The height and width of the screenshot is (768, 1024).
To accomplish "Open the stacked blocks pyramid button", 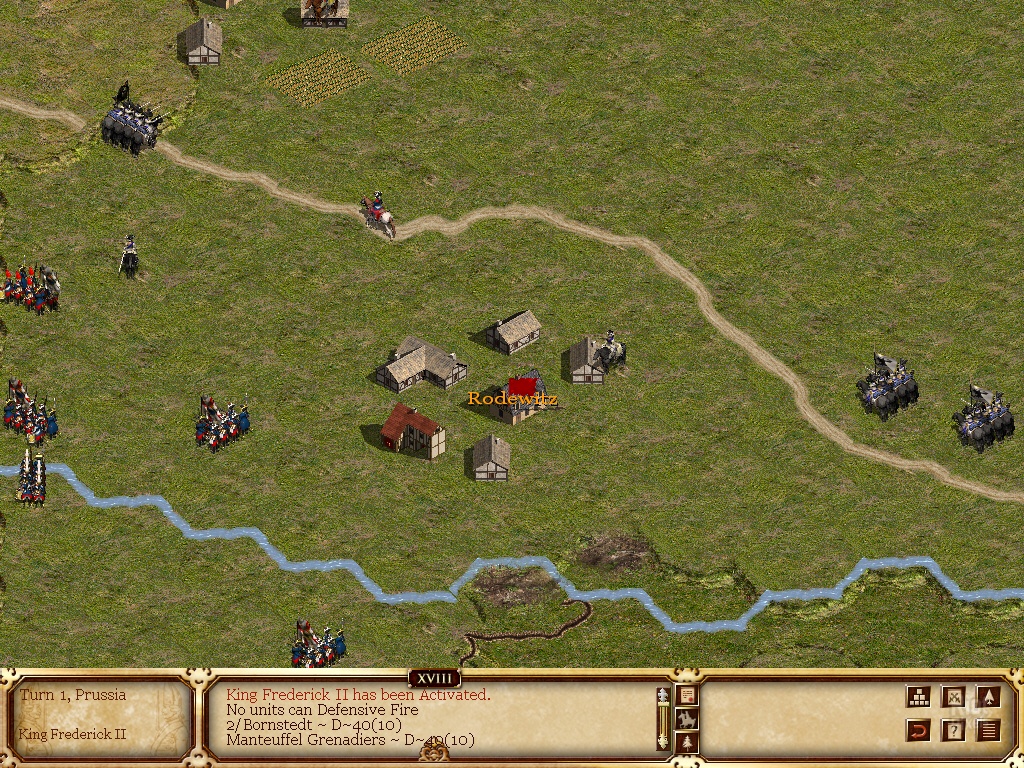I will point(918,697).
